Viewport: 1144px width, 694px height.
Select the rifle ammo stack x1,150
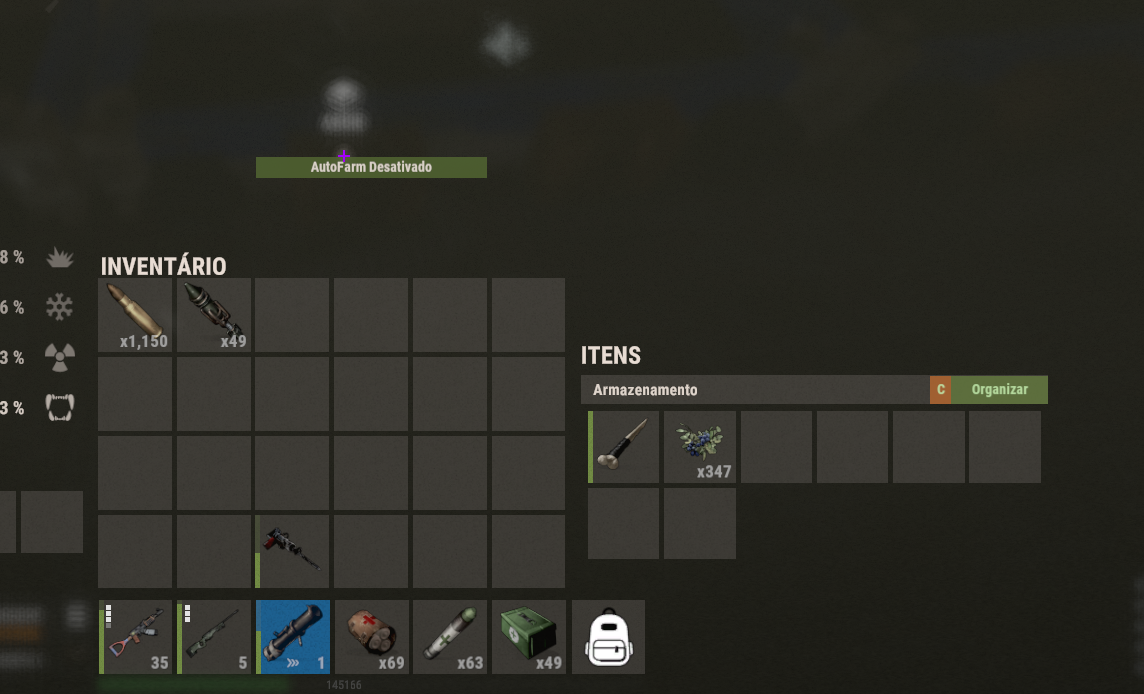[x=135, y=315]
